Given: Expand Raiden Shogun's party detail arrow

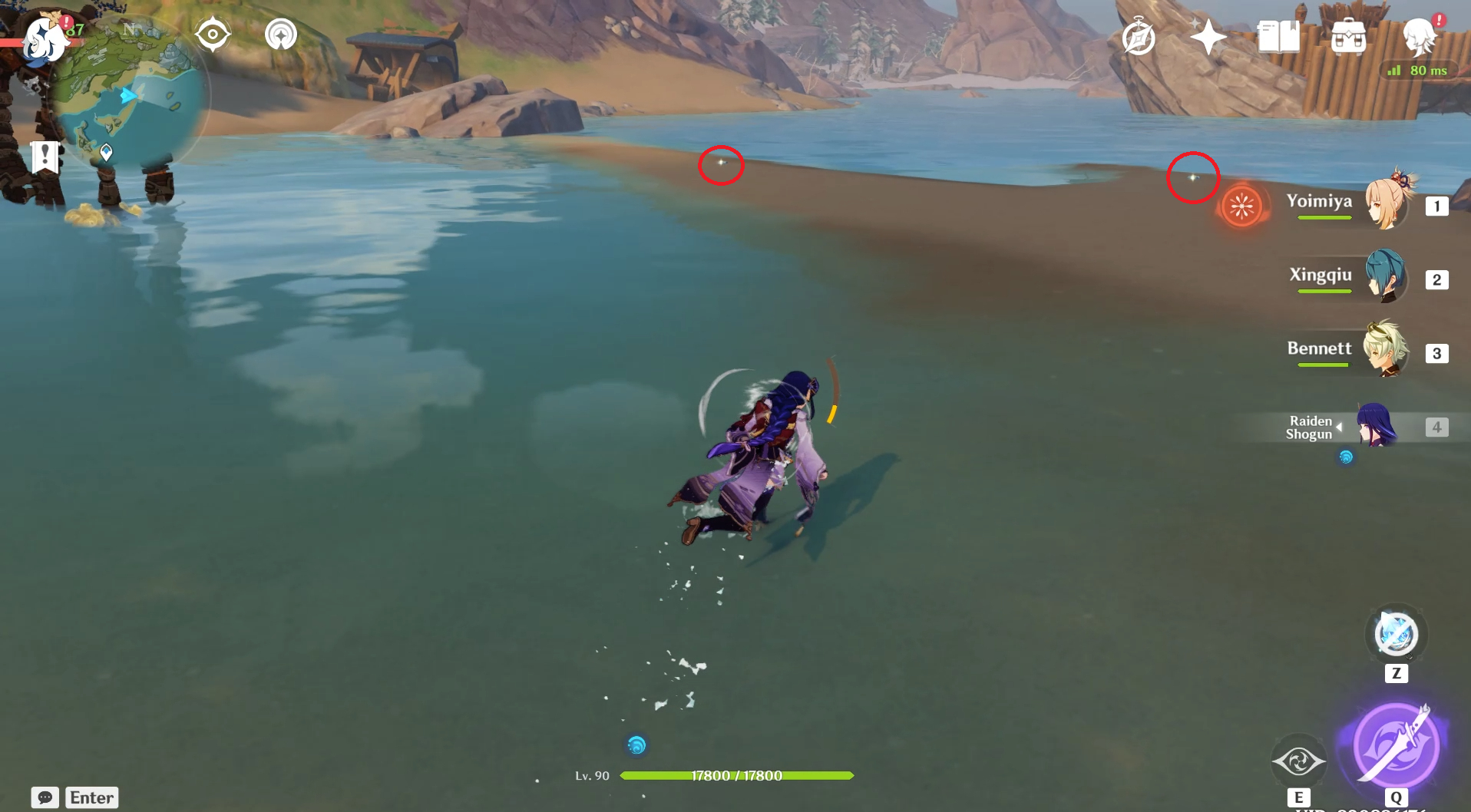Looking at the screenshot, I should pyautogui.click(x=1339, y=427).
